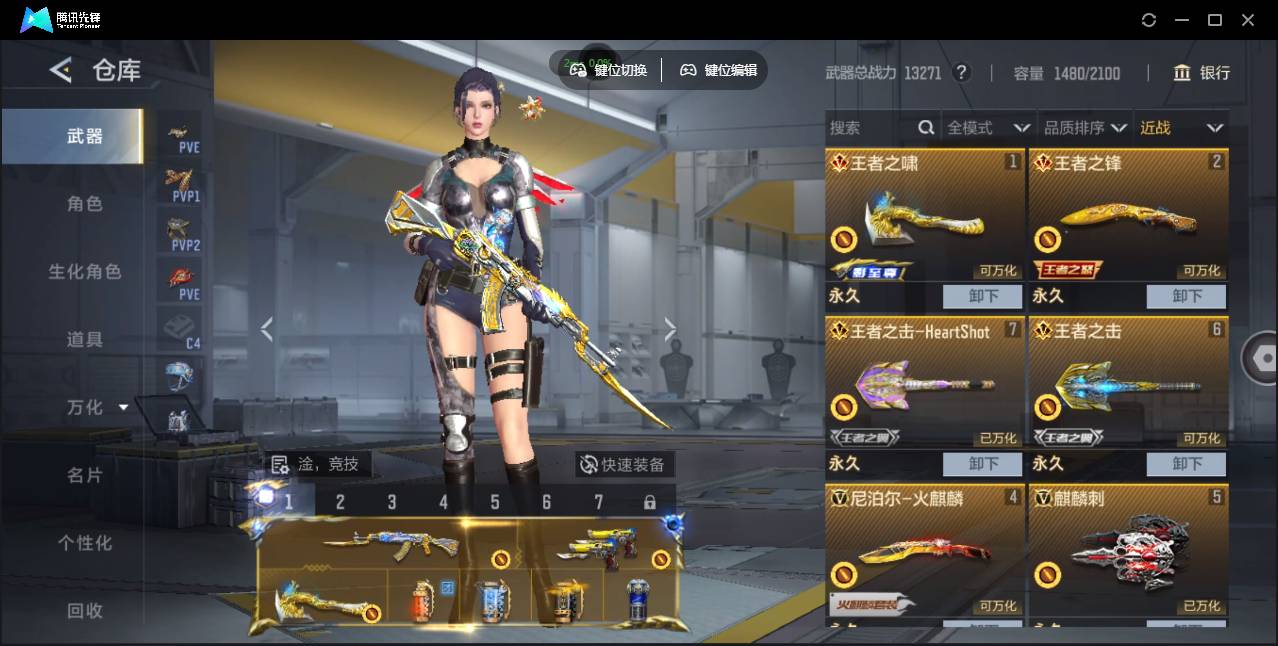Open the 回收 category
This screenshot has height=646, width=1278.
click(x=85, y=610)
